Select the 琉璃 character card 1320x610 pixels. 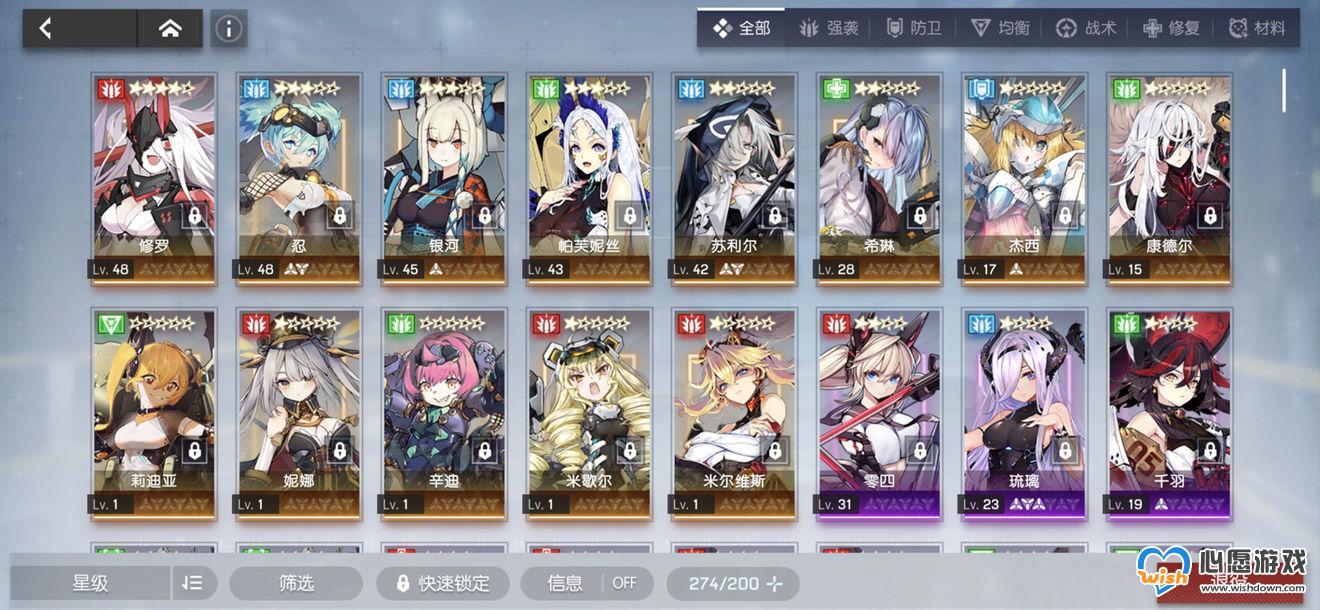click(x=1023, y=410)
